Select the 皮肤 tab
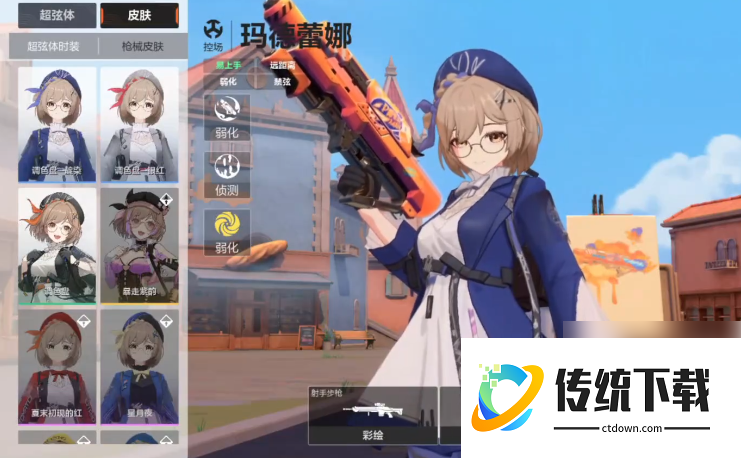 [138, 15]
